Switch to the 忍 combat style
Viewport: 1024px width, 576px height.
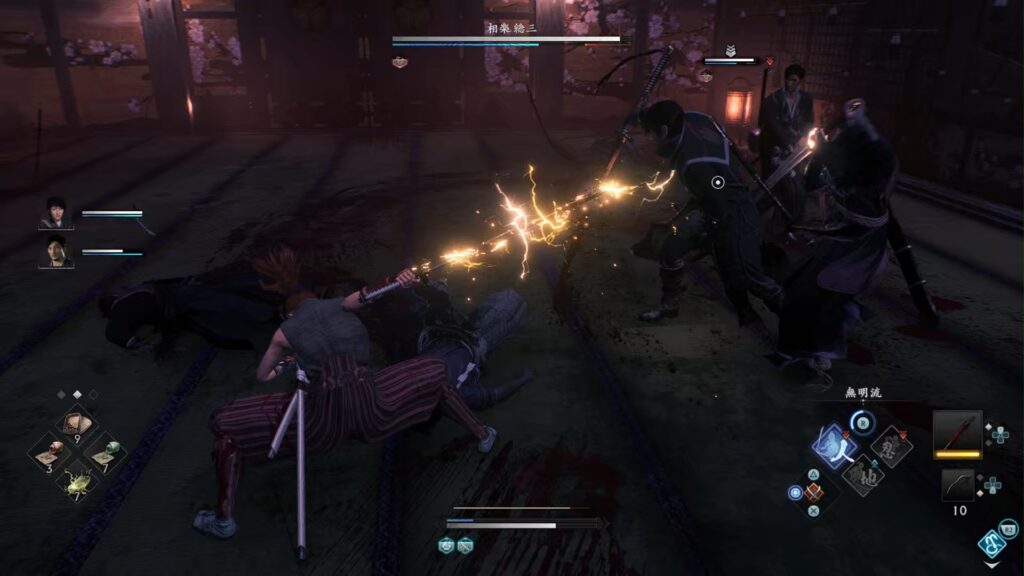click(x=891, y=446)
